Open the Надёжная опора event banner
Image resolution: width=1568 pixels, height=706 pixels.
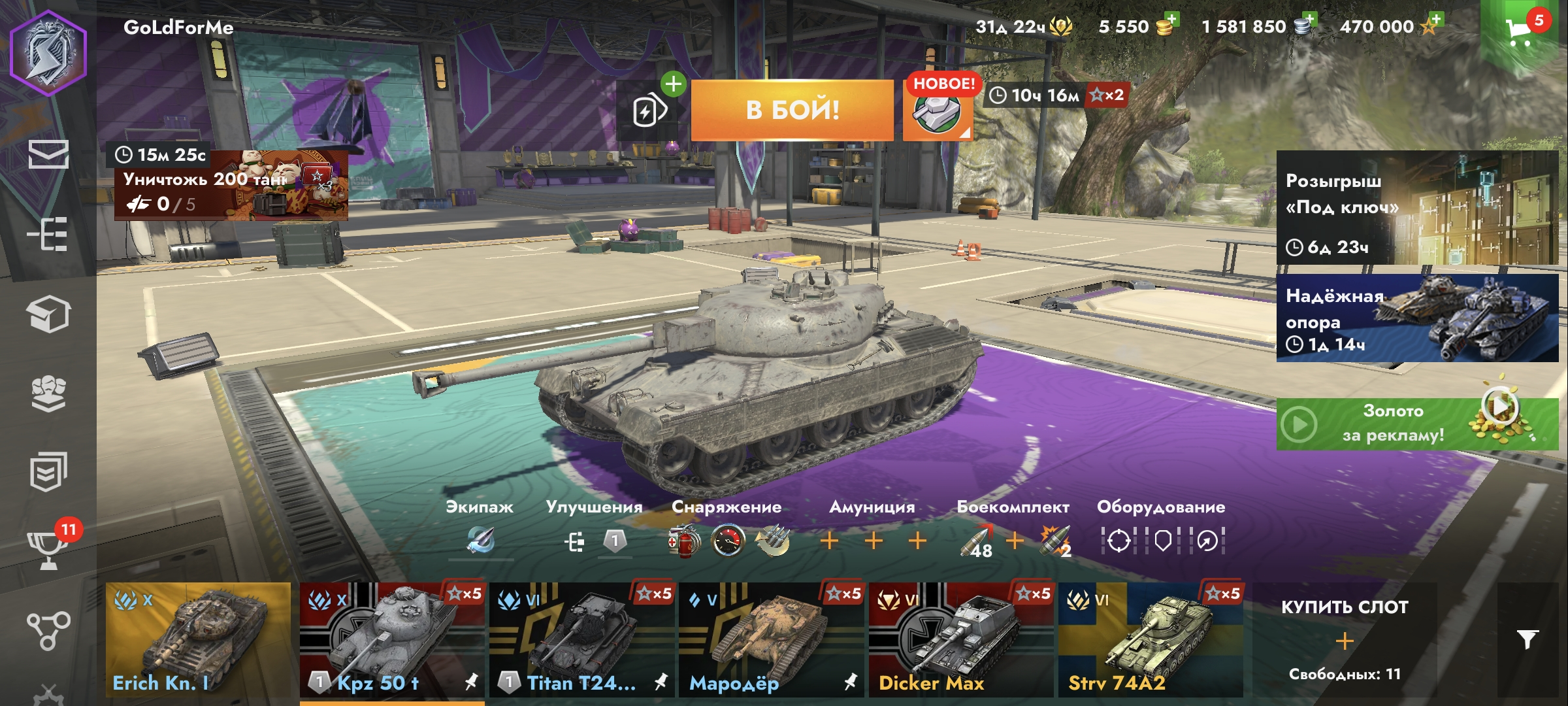click(1416, 318)
